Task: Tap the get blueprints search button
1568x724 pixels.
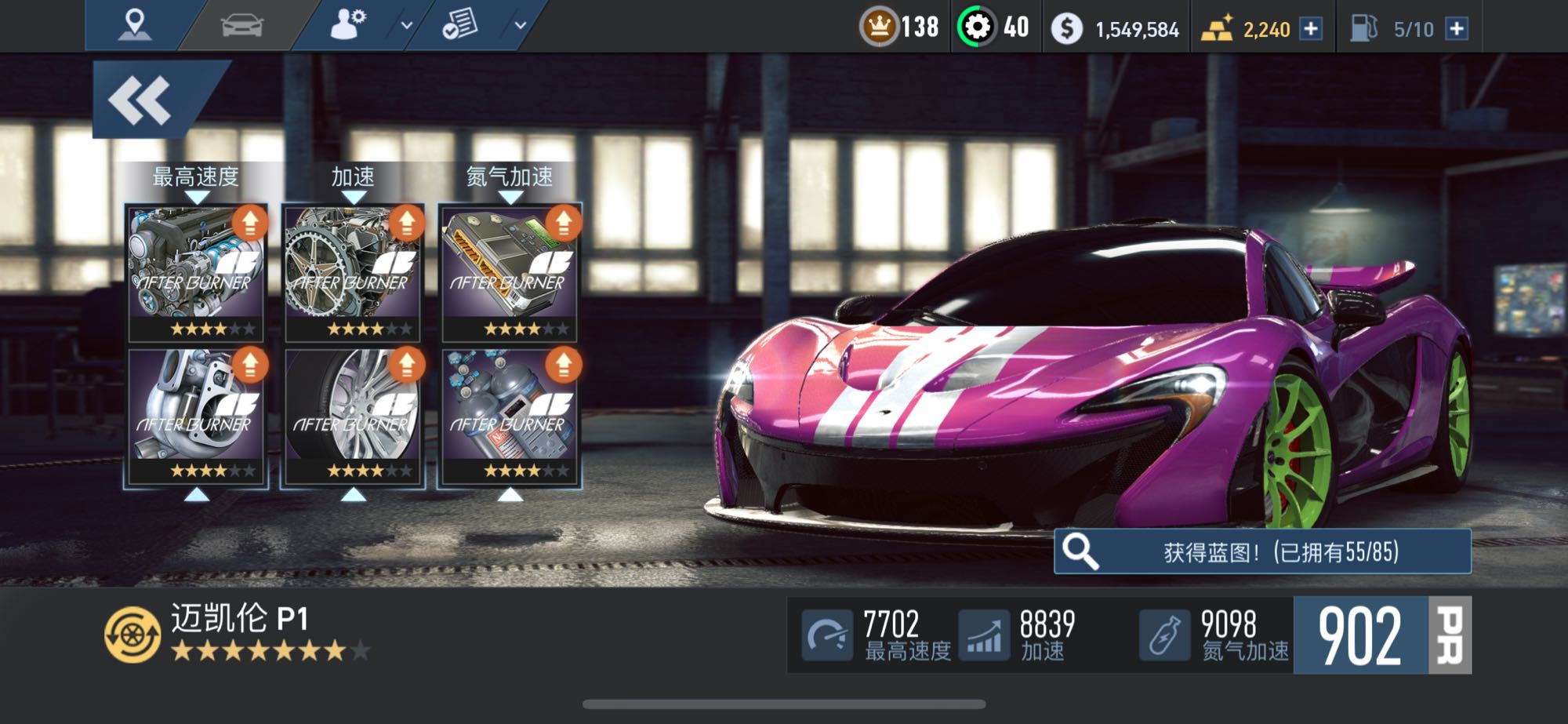Action: point(1262,551)
